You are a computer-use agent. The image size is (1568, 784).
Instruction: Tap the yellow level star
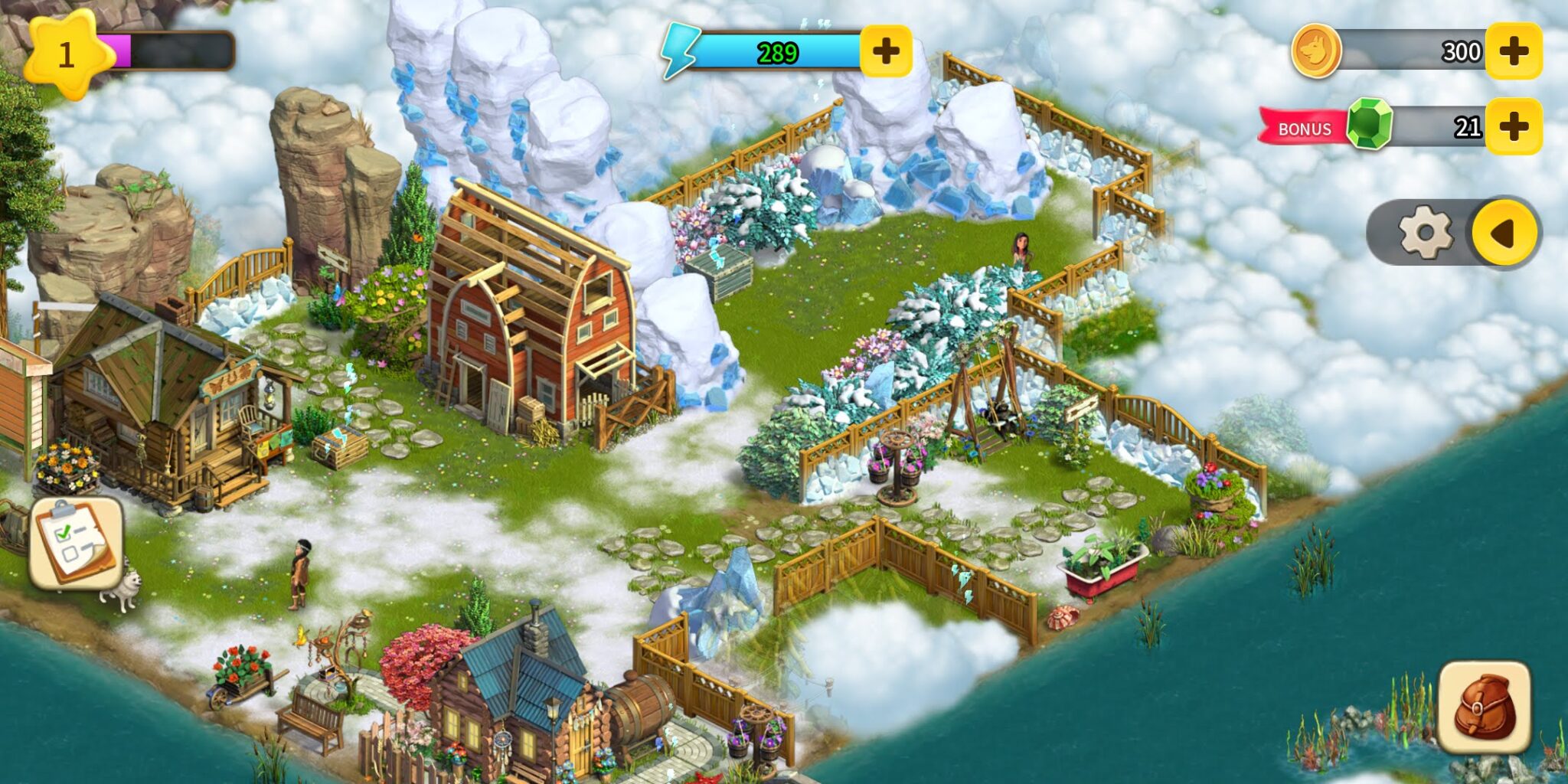[x=67, y=54]
